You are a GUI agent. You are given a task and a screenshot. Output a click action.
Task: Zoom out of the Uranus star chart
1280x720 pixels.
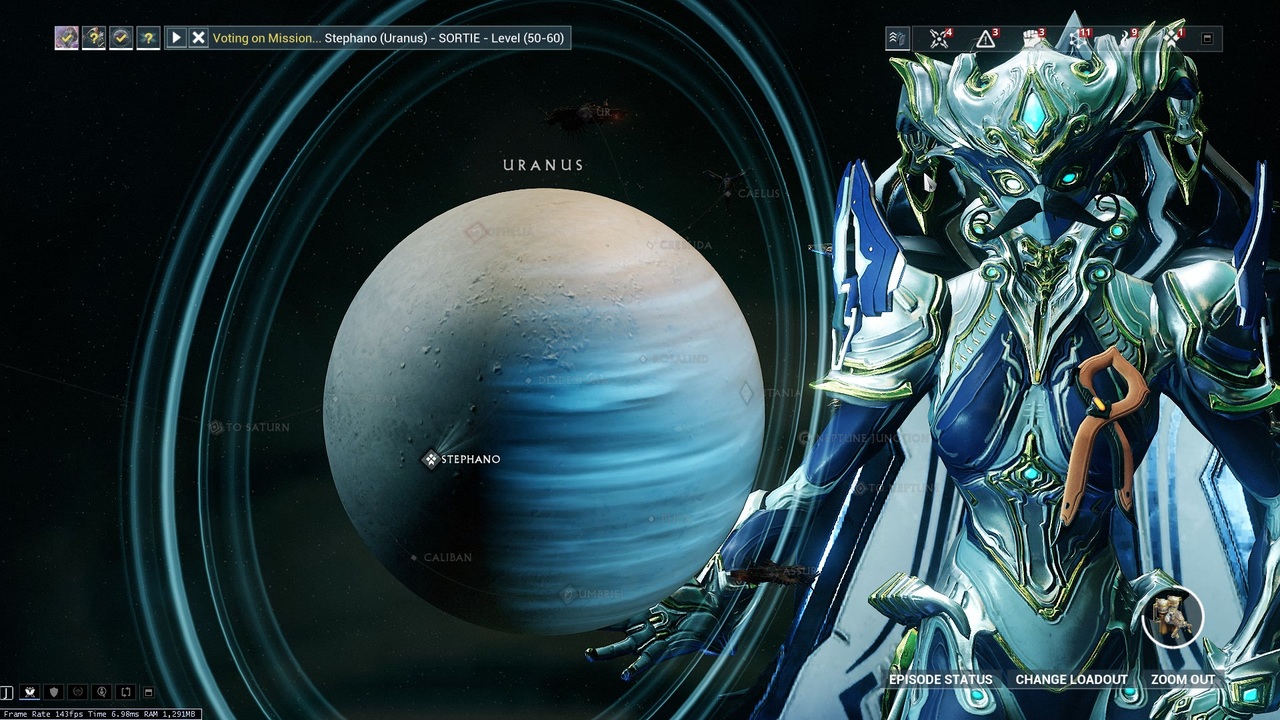(1182, 679)
